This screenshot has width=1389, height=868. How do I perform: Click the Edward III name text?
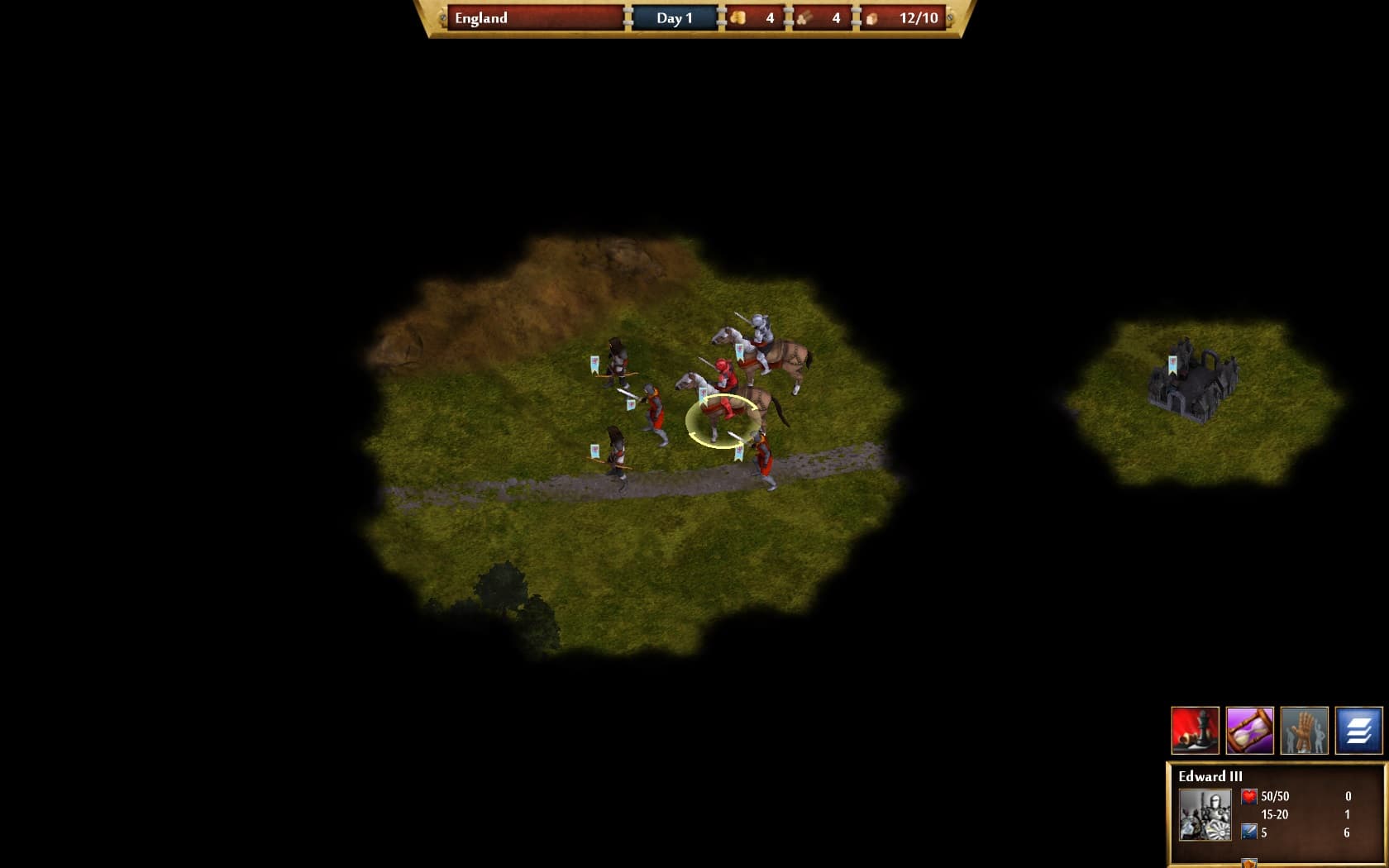(x=1210, y=776)
